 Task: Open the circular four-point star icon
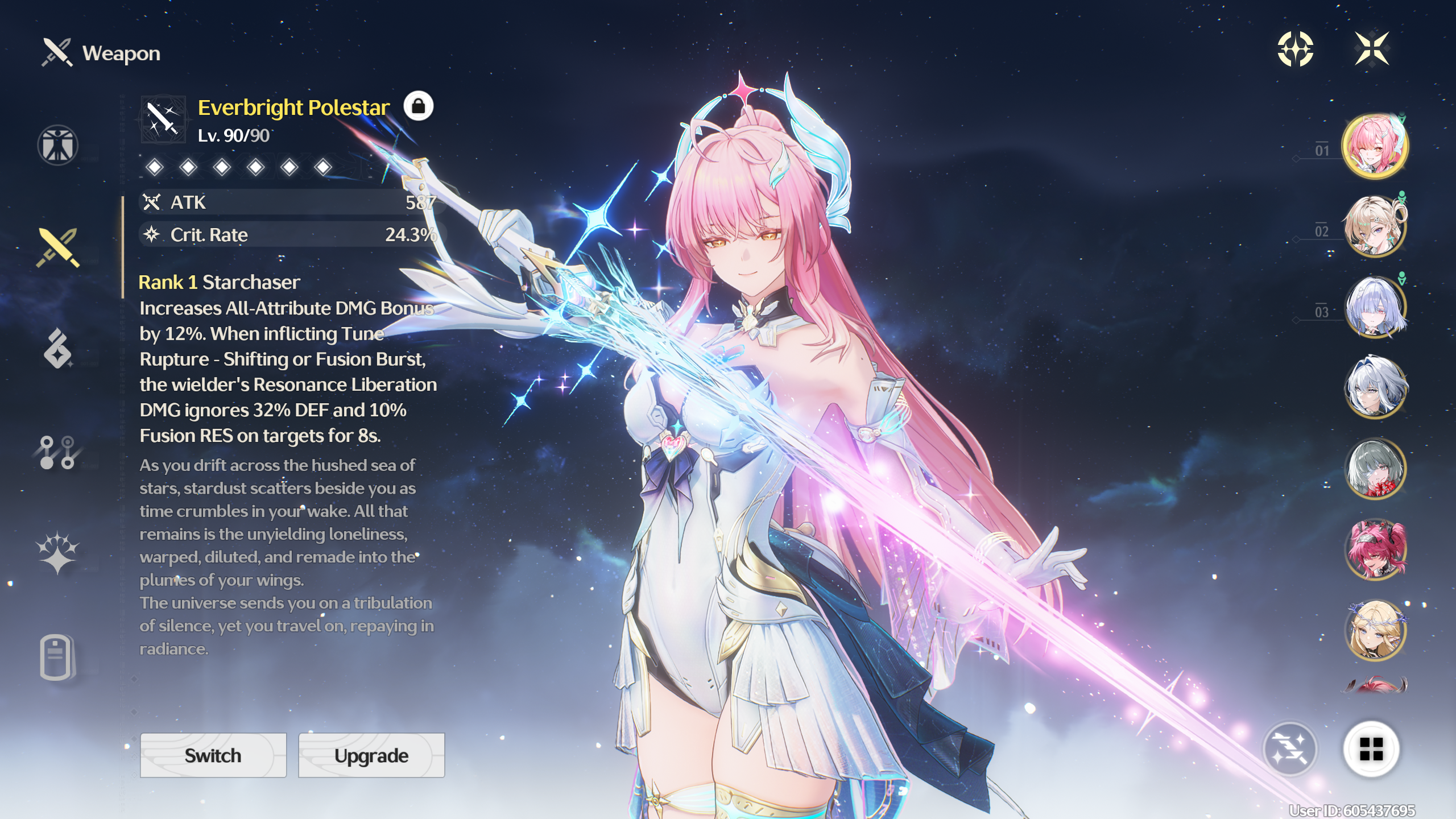(x=1295, y=49)
